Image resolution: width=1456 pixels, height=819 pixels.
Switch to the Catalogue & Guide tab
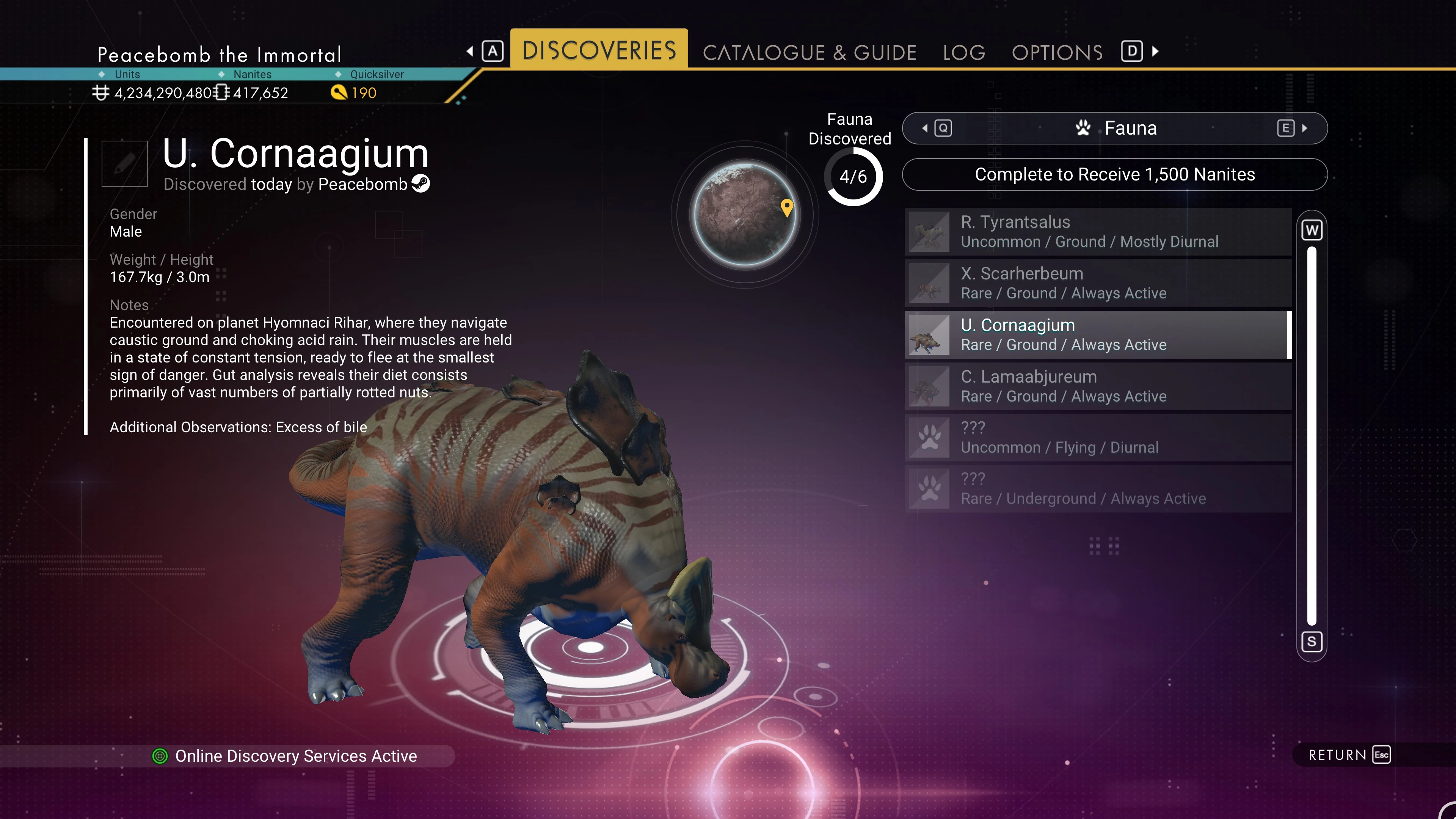809,53
